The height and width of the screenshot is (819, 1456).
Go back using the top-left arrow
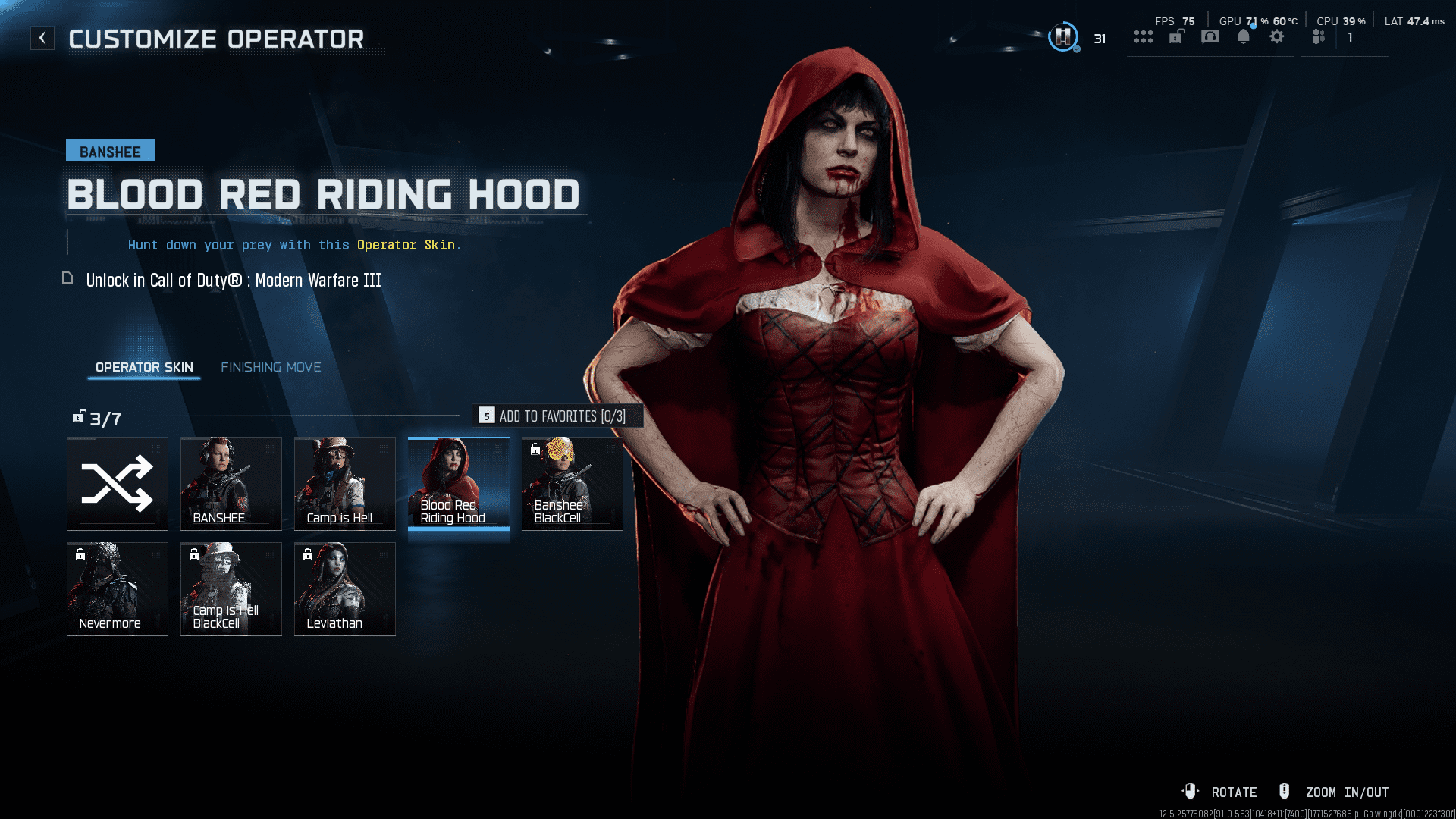42,38
